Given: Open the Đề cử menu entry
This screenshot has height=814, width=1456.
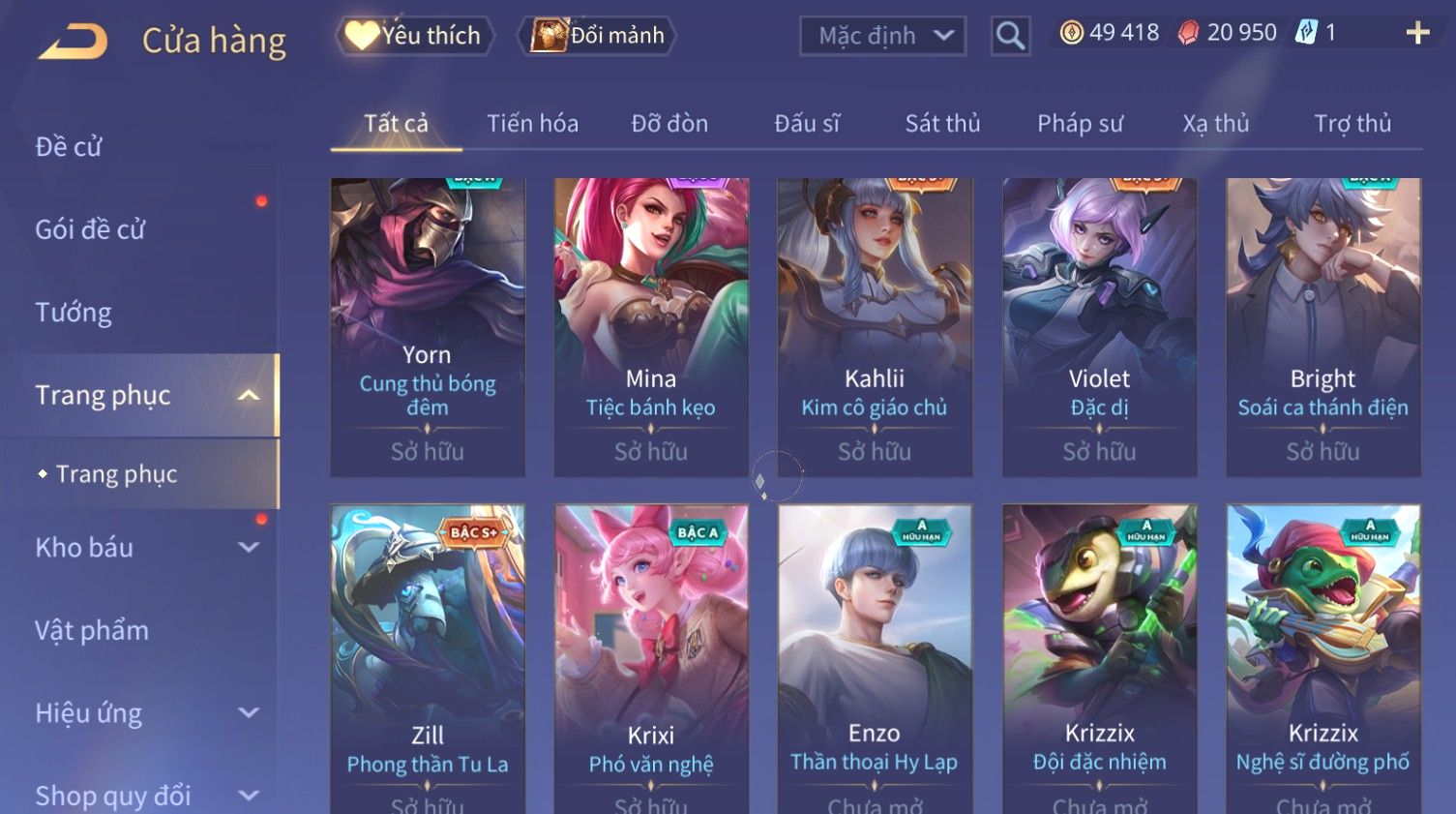Looking at the screenshot, I should coord(69,147).
